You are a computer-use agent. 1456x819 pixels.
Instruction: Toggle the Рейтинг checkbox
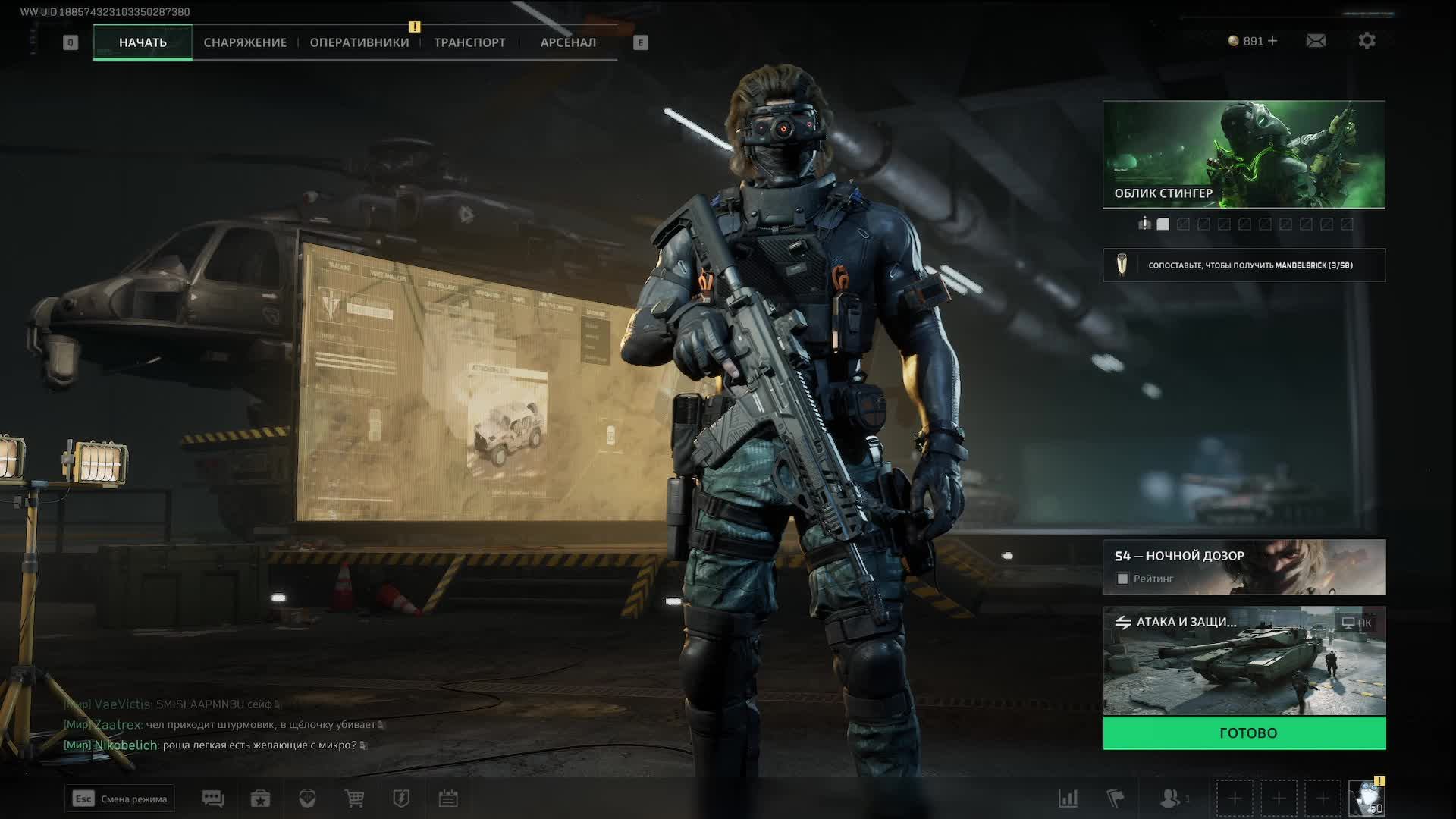coord(1123,579)
